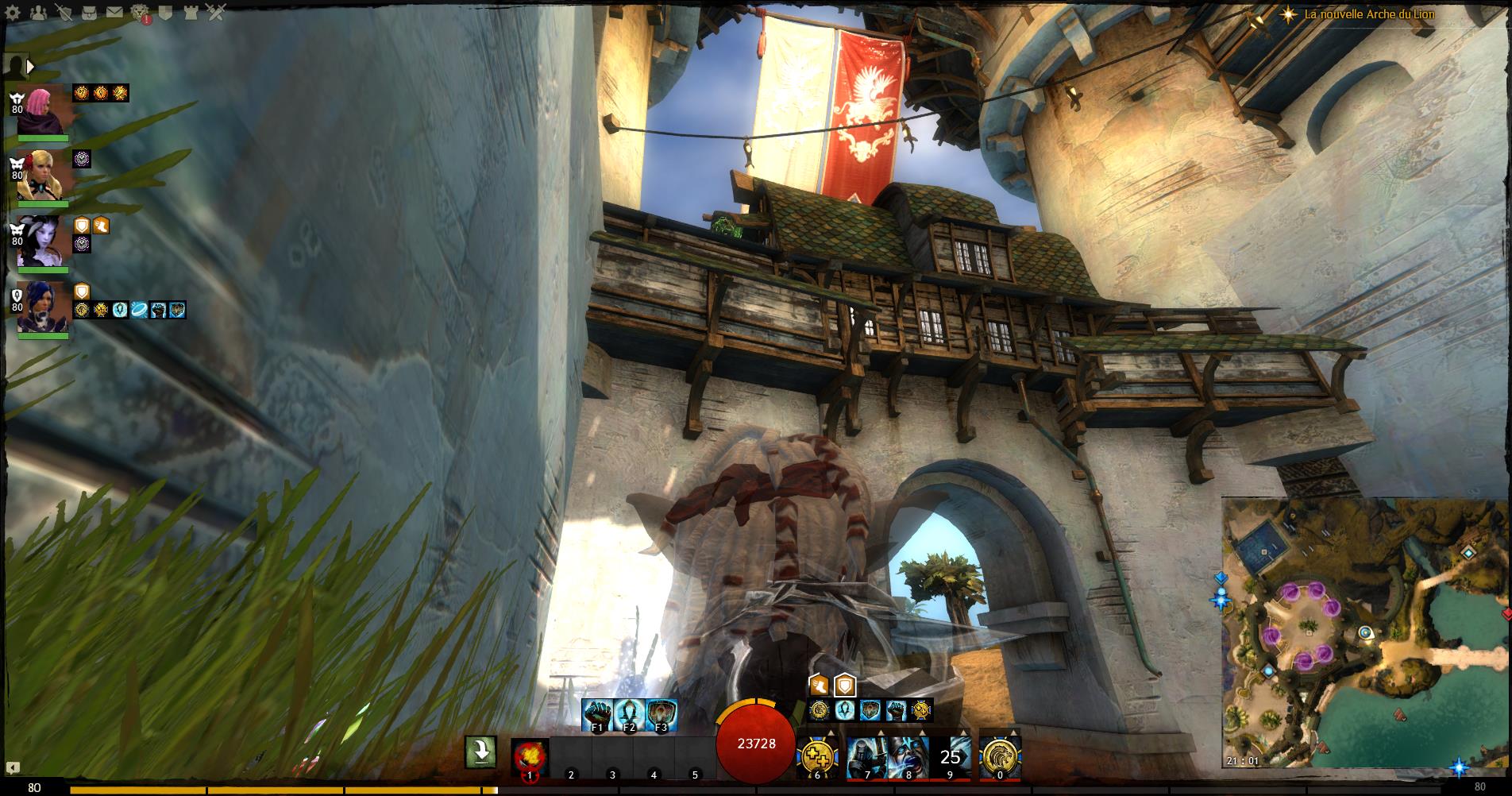Open the mail envelope icon

[x=114, y=12]
